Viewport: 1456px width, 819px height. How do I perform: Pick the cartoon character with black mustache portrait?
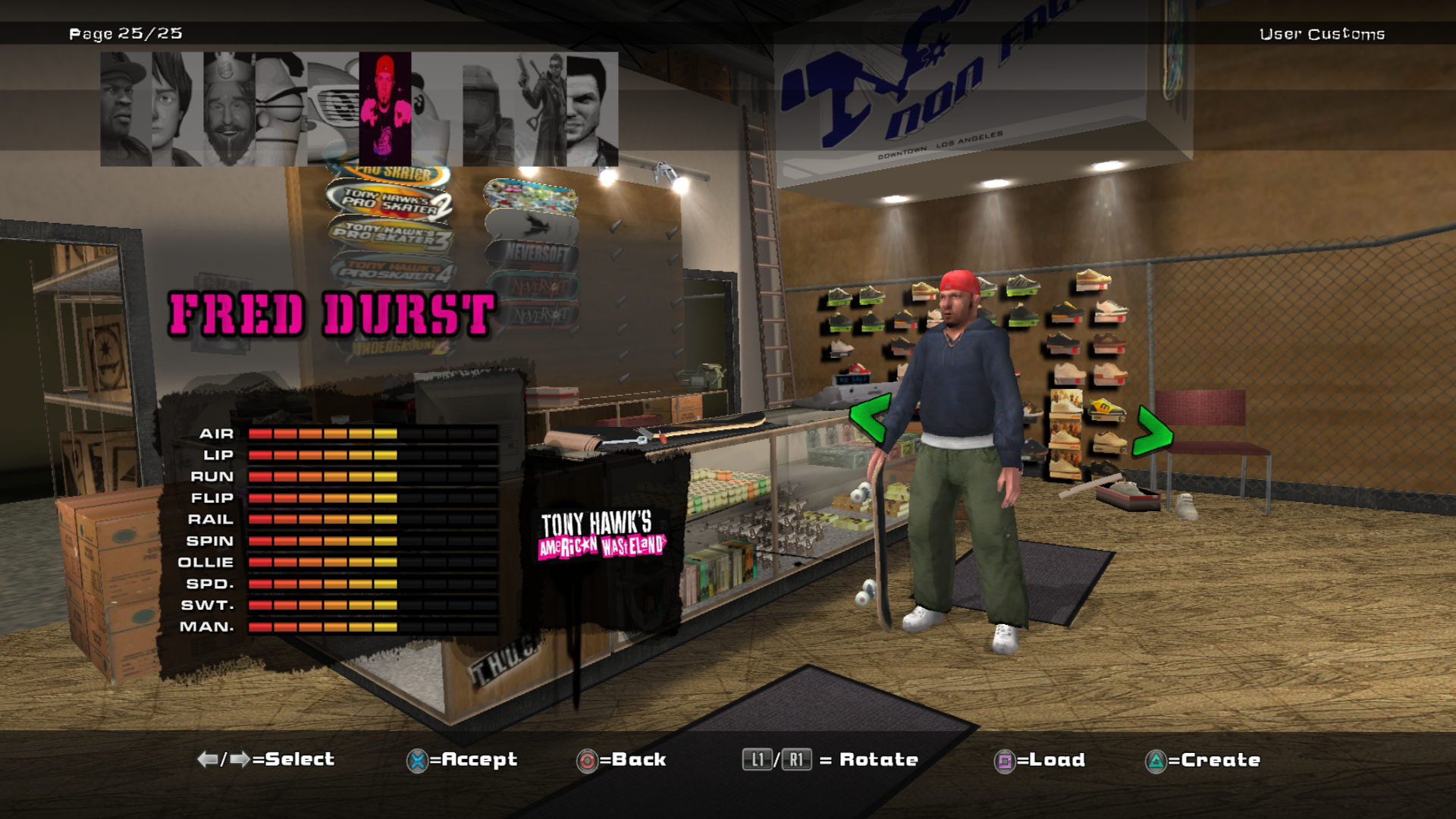pos(281,109)
